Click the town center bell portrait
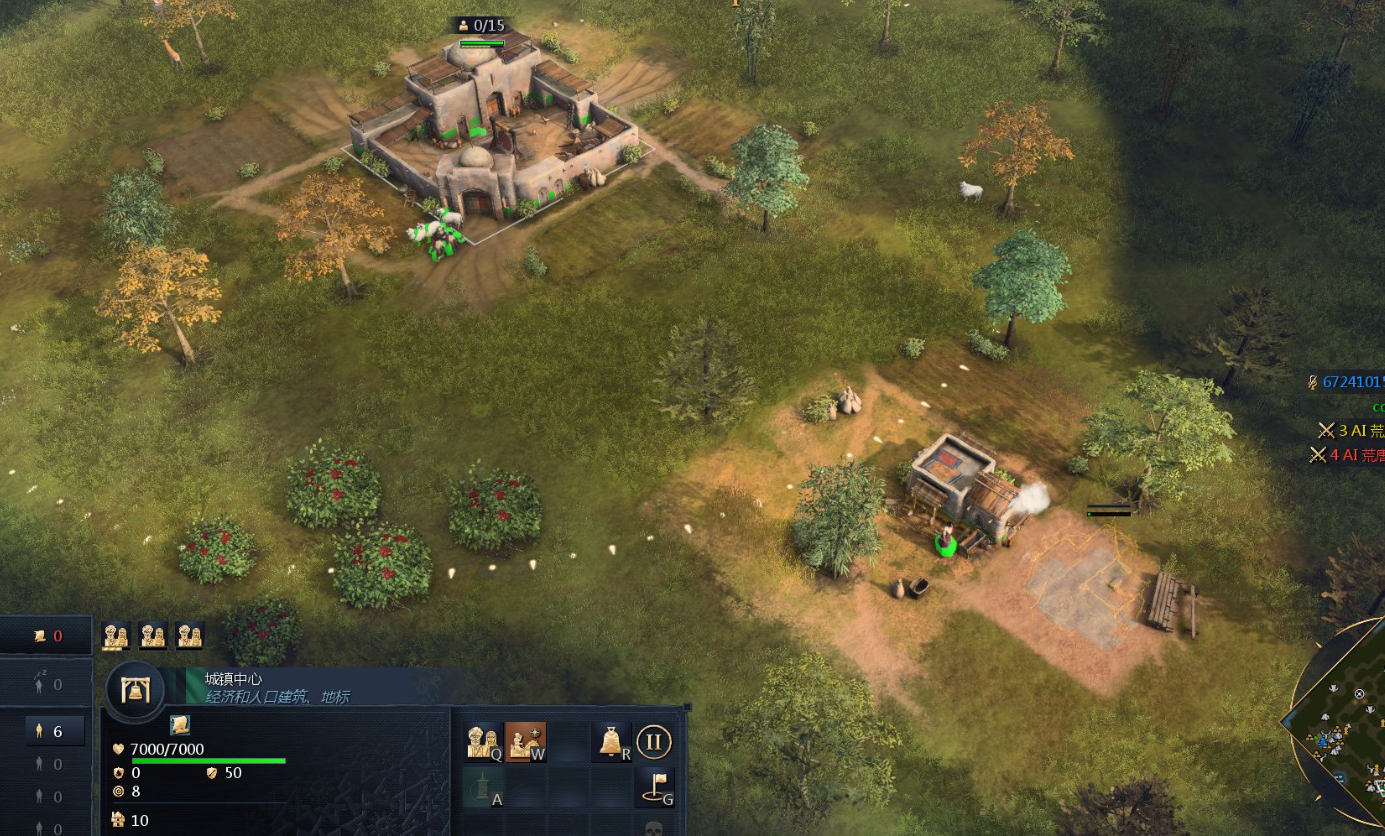The width and height of the screenshot is (1385, 836). click(134, 689)
